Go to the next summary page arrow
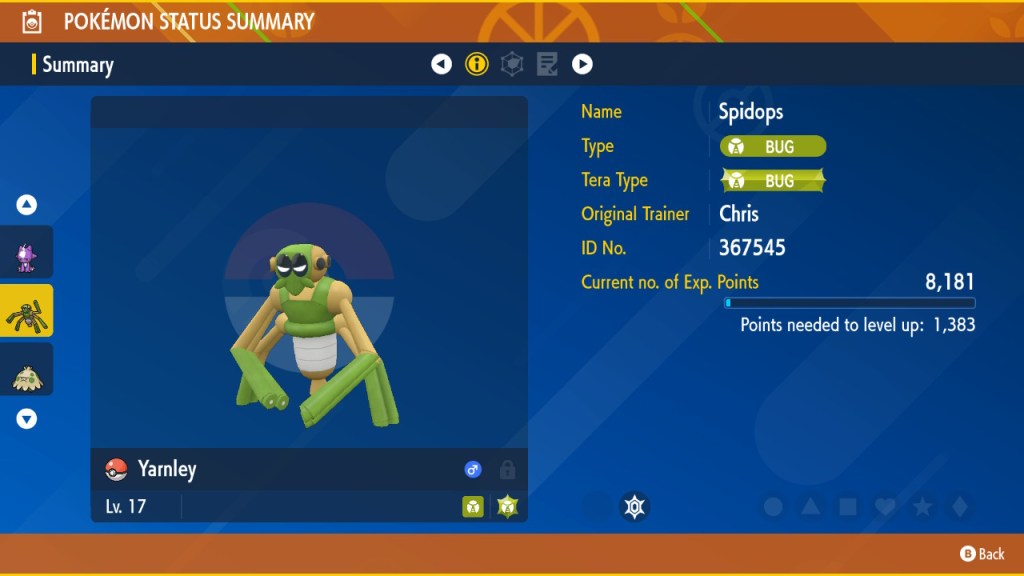 (582, 65)
